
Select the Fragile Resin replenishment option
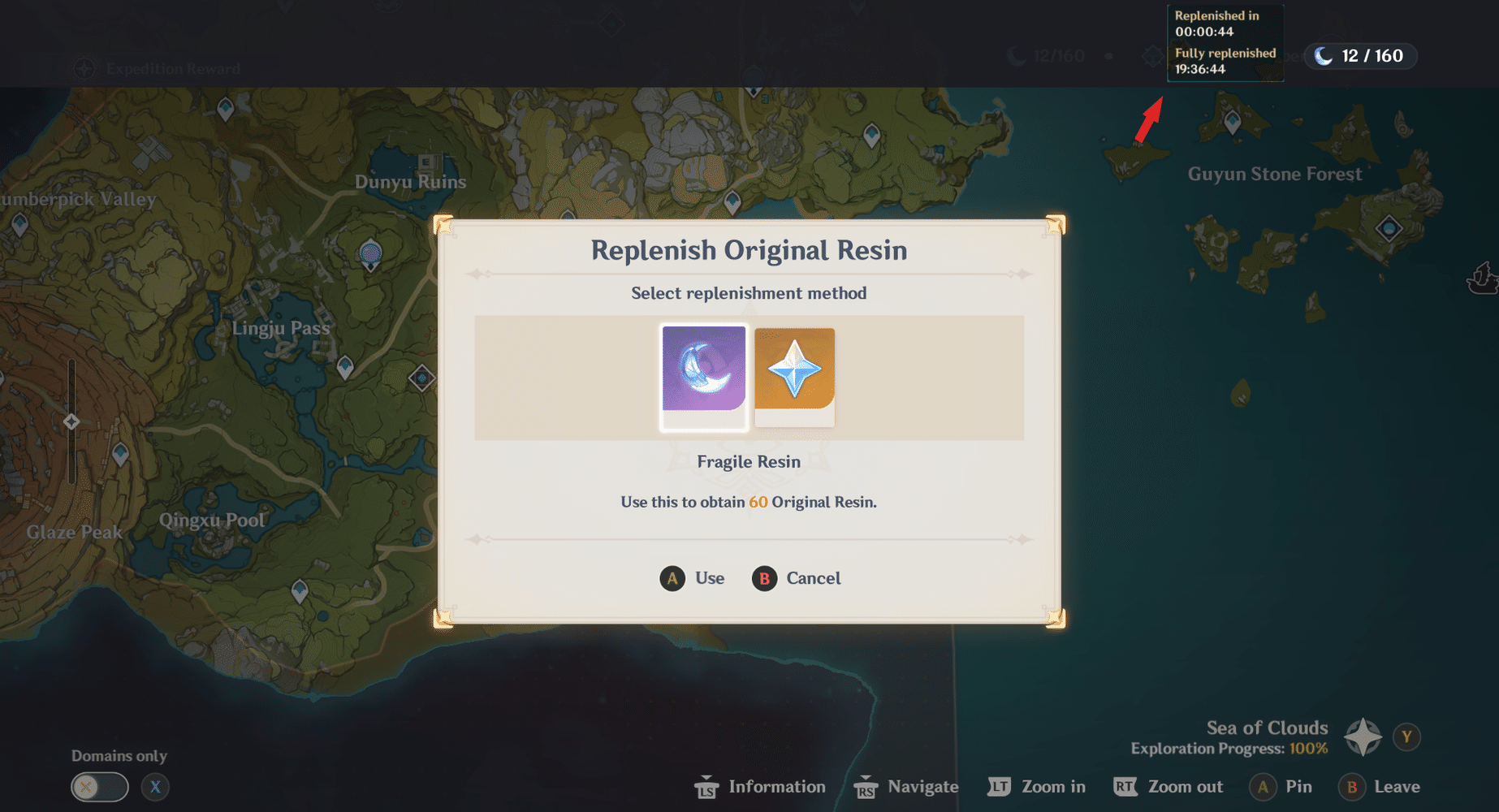click(703, 376)
